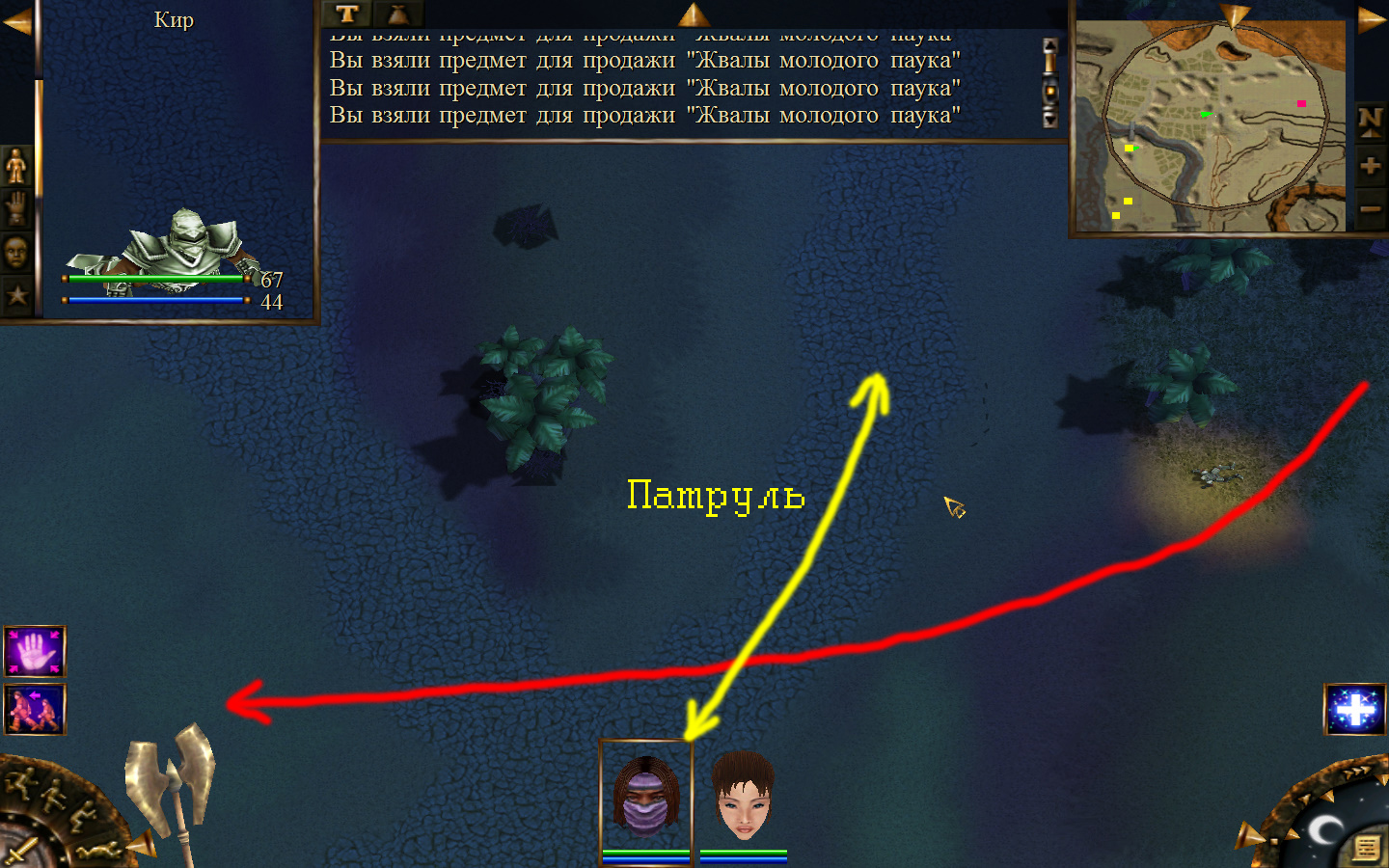Cast the glowing white cross spell

(x=1355, y=709)
